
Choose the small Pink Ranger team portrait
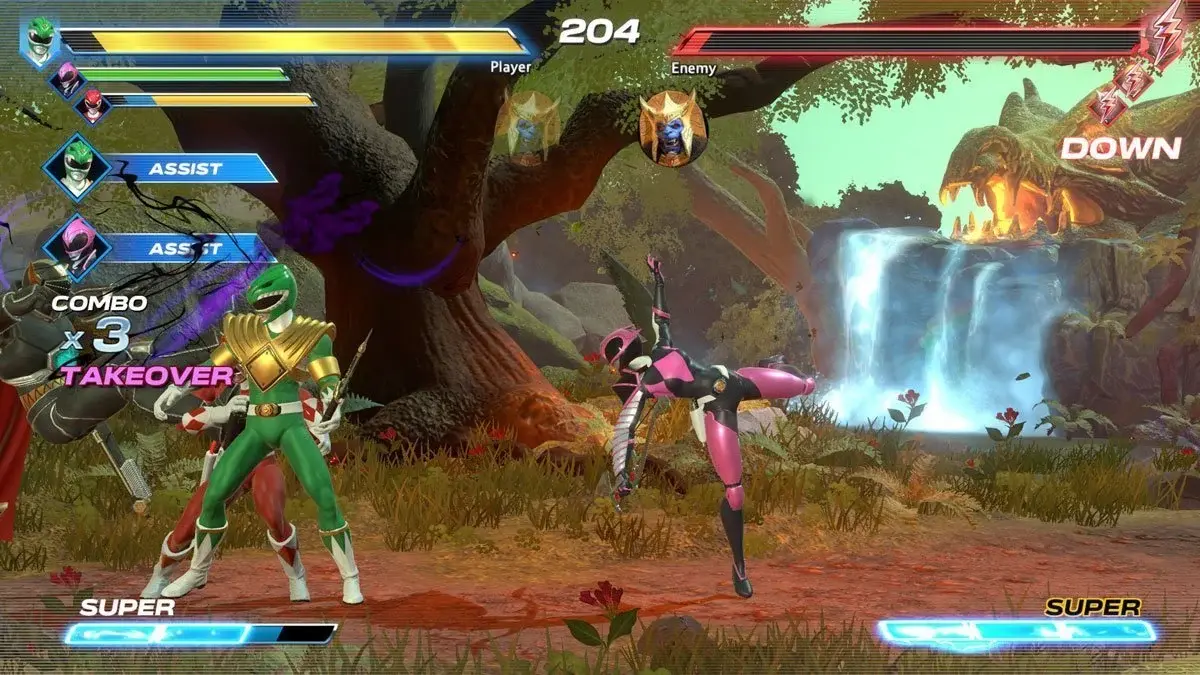(68, 77)
